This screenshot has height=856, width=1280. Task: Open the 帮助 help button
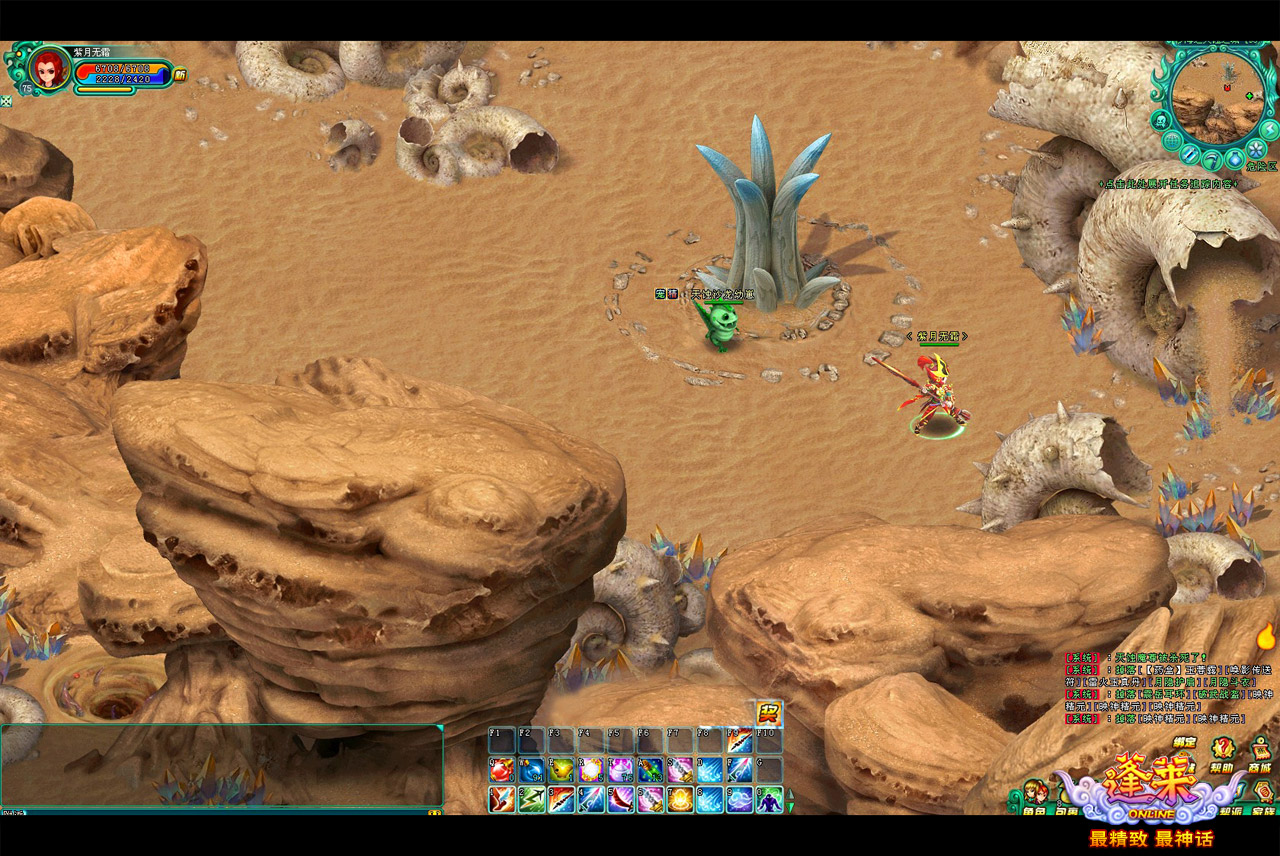click(x=1222, y=752)
